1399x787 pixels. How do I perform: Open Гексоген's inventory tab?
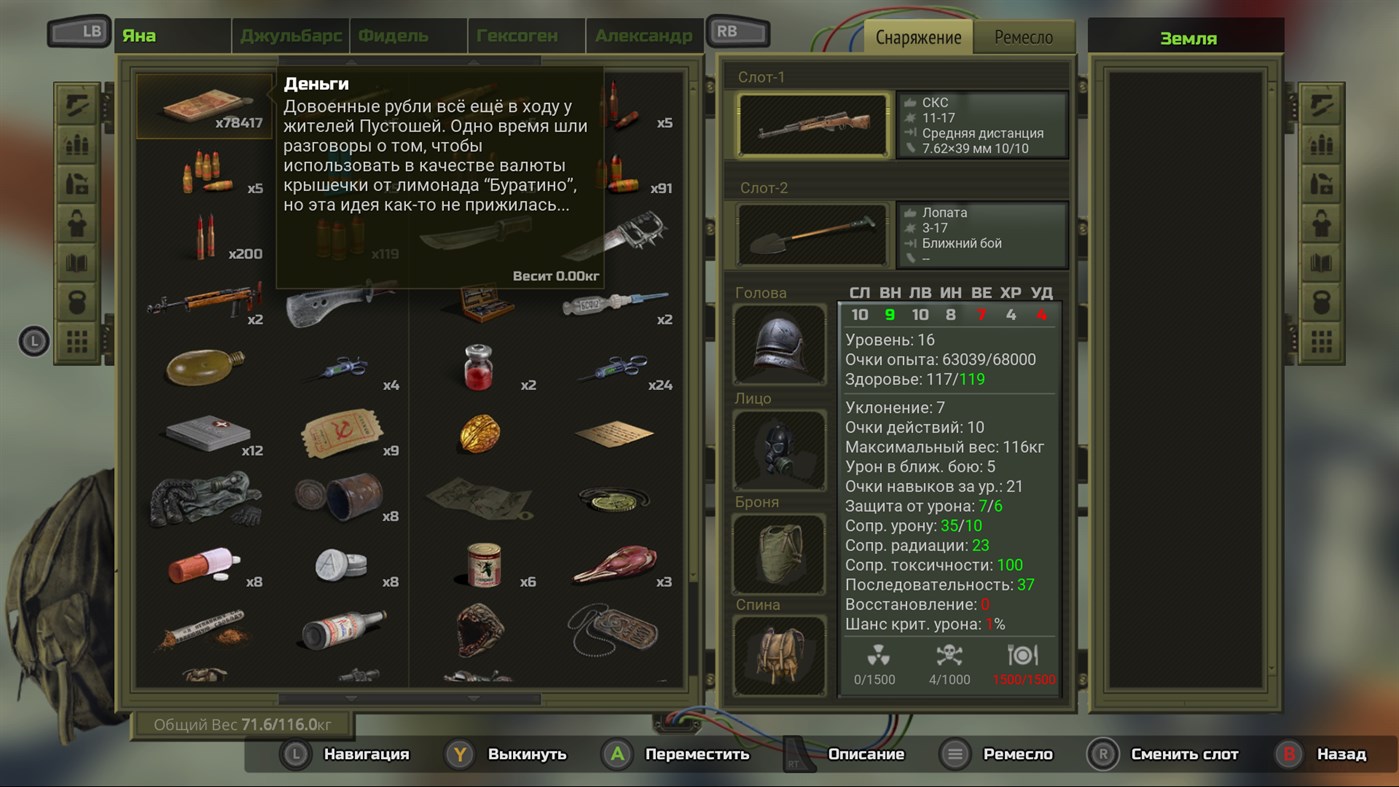(516, 36)
